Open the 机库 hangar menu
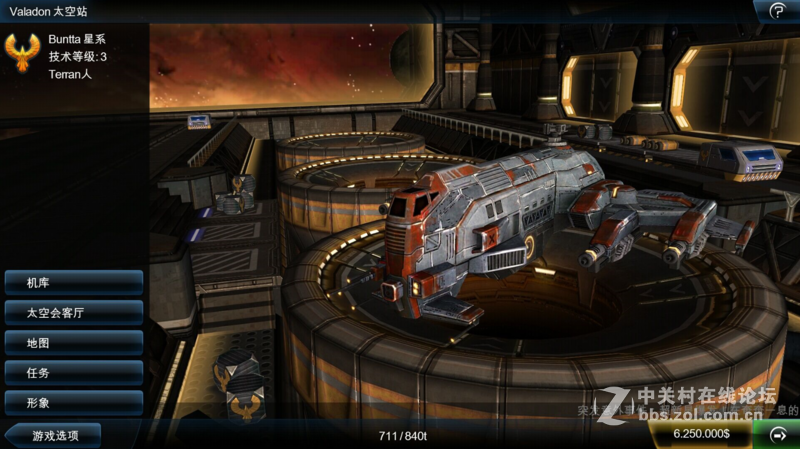The height and width of the screenshot is (449, 800). tap(73, 283)
